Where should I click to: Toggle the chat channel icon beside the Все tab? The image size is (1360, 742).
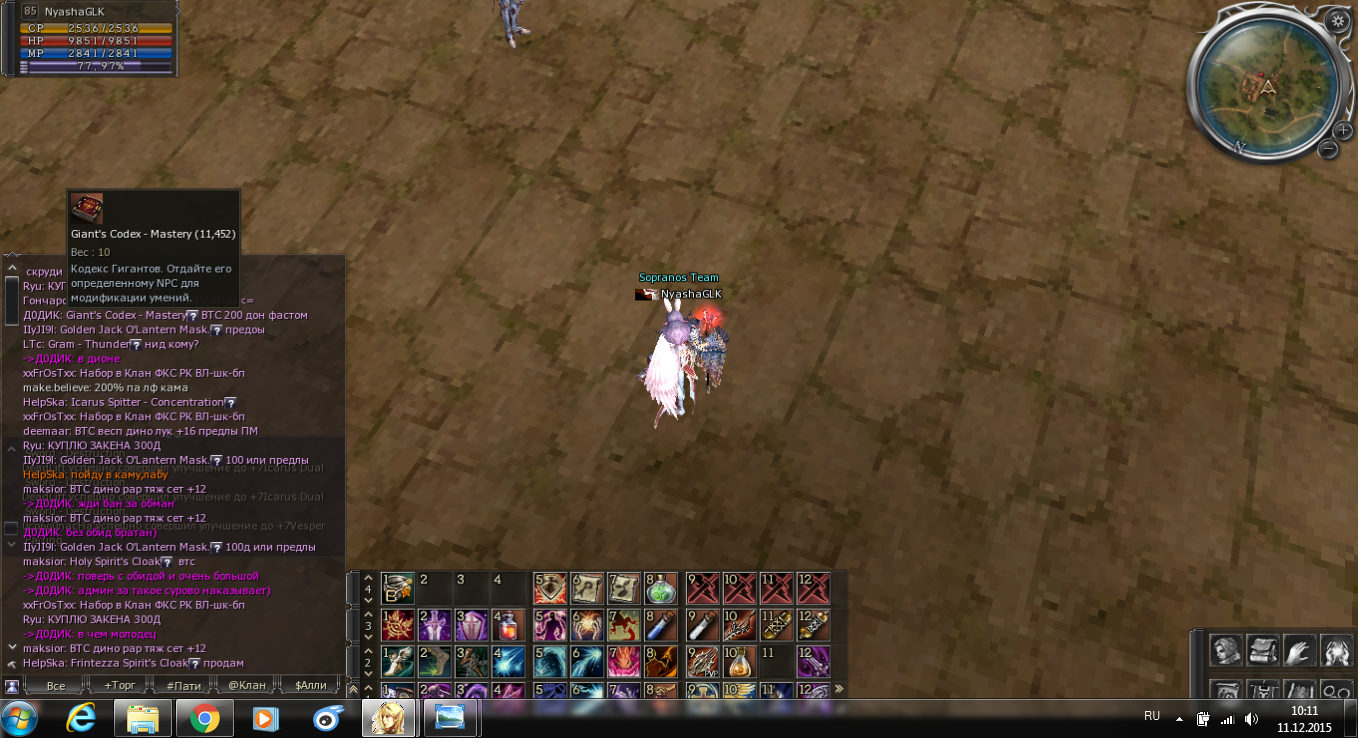pyautogui.click(x=10, y=686)
